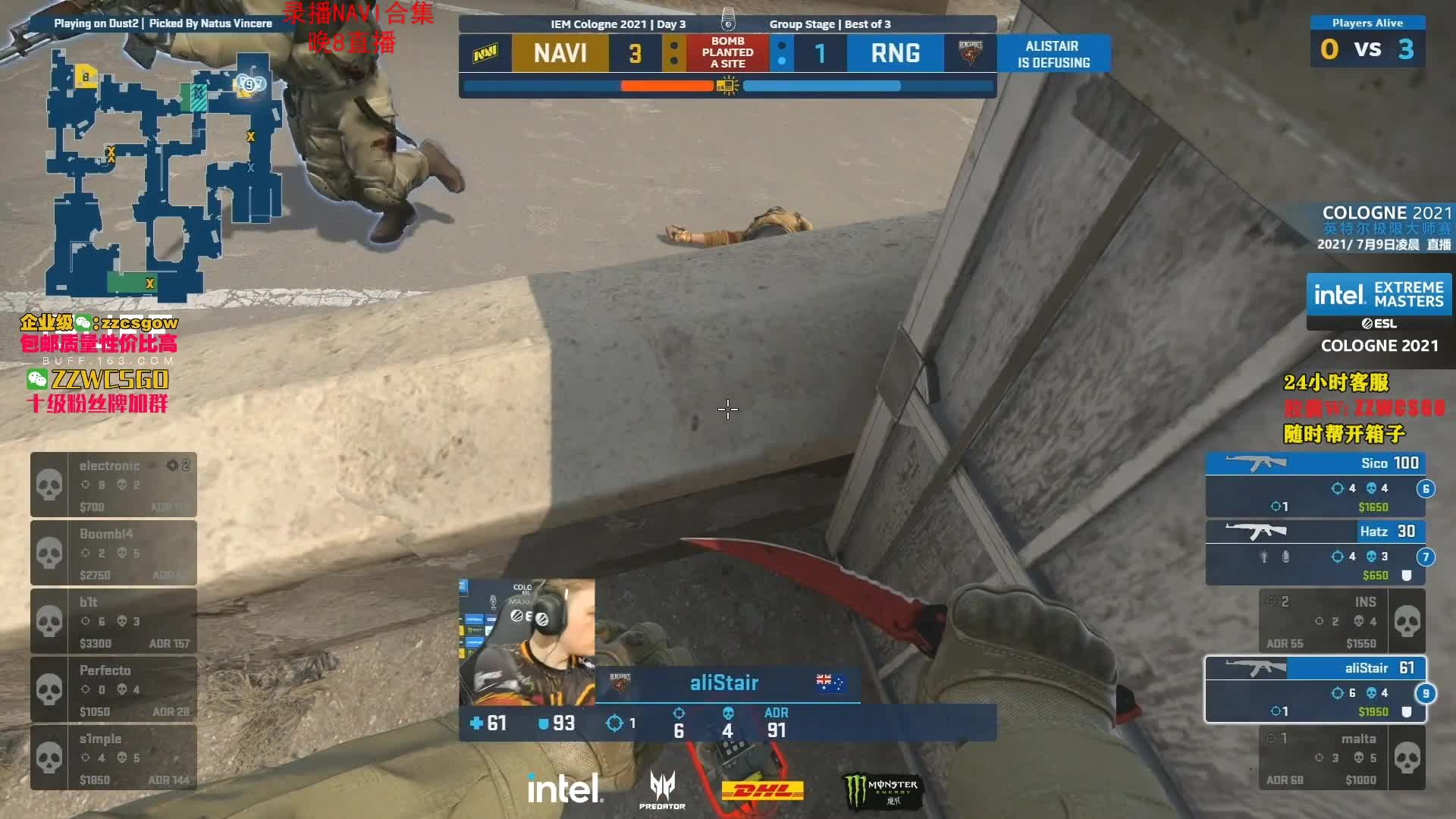This screenshot has width=1456, height=819.
Task: Choose b1t's player card
Action: 114,621
